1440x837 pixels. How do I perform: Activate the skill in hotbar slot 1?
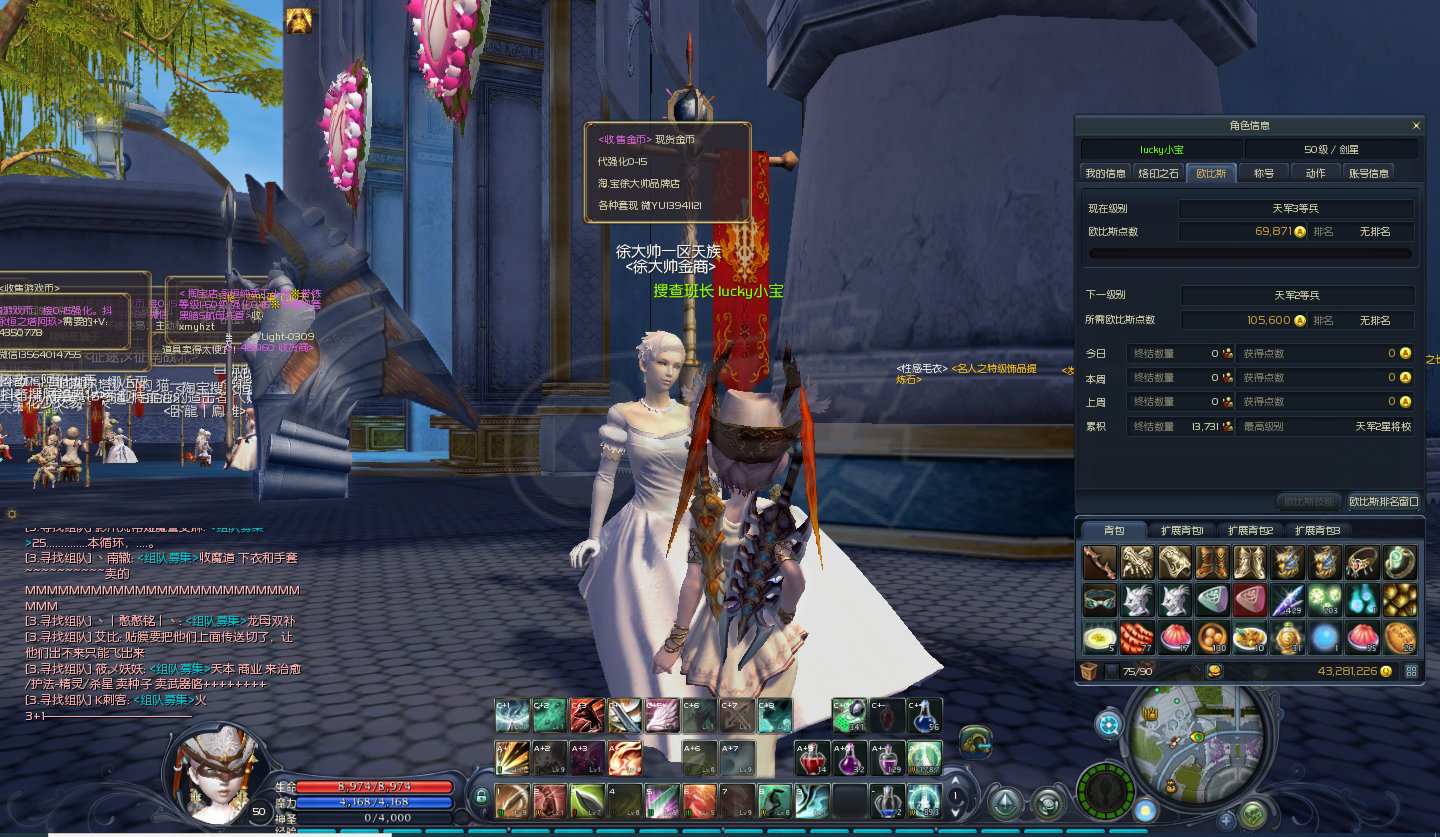pos(512,800)
